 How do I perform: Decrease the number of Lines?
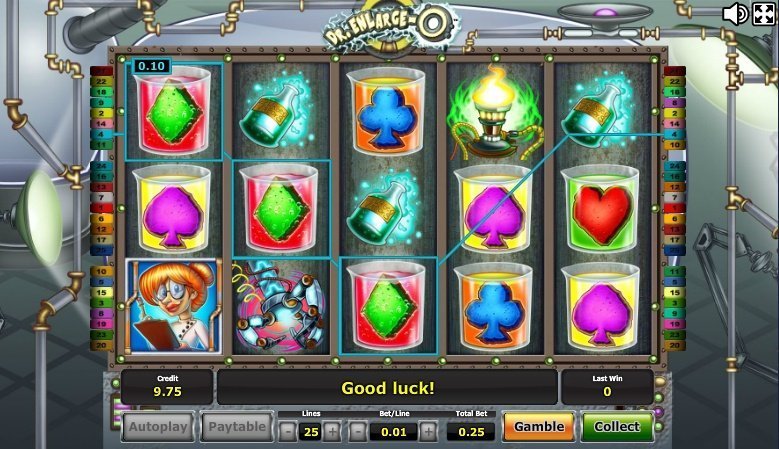287,431
